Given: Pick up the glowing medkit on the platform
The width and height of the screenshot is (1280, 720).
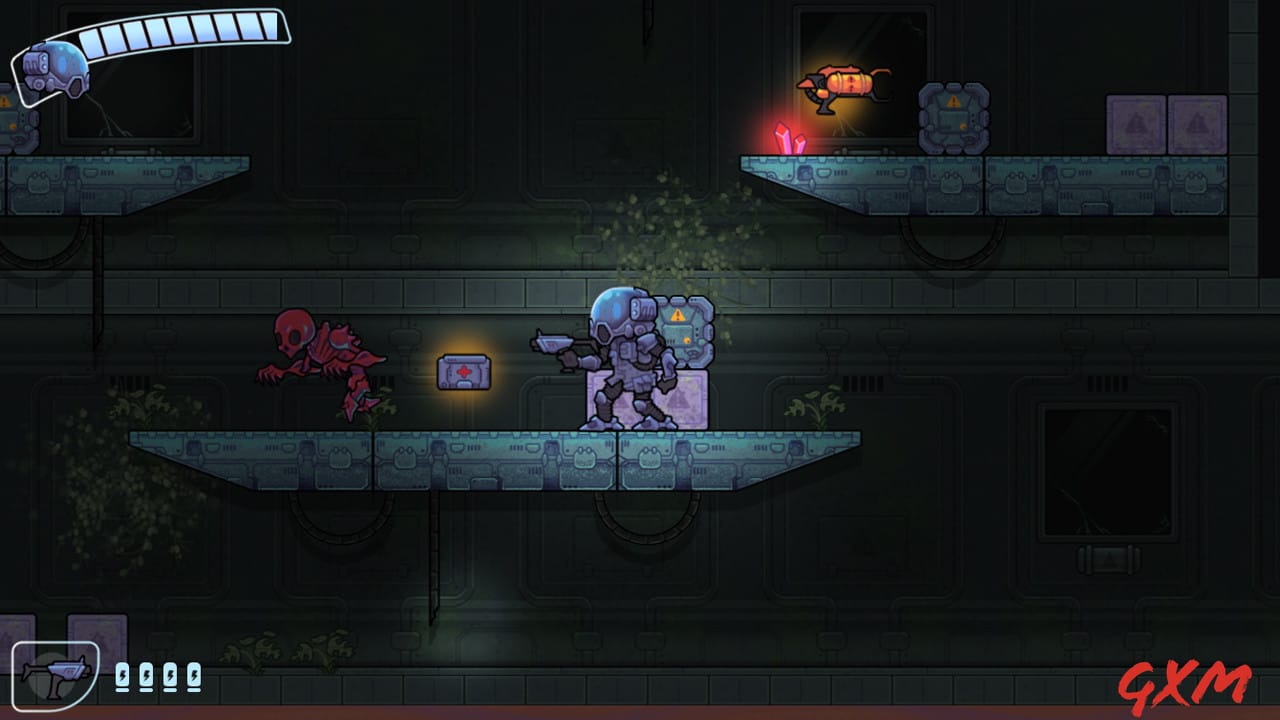Looking at the screenshot, I should point(462,374).
